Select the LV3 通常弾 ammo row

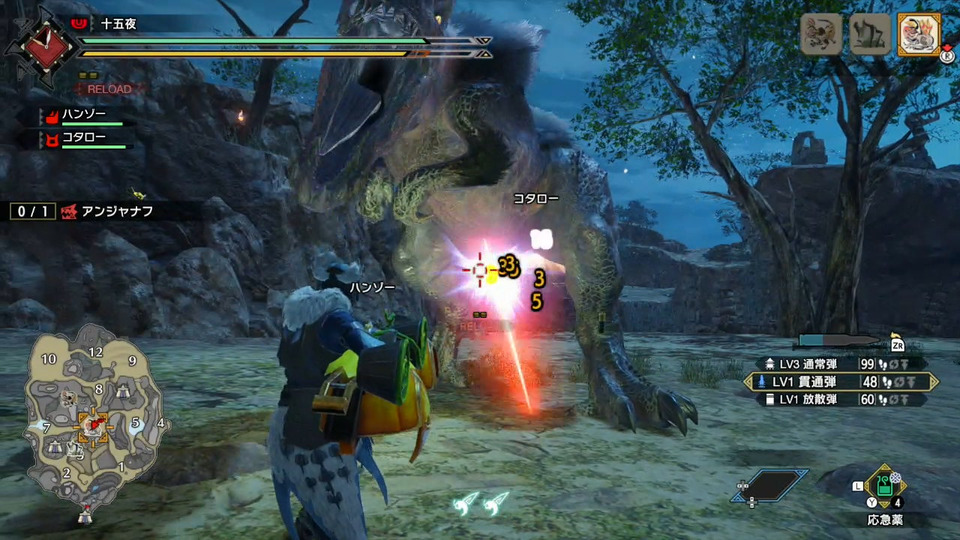[x=835, y=363]
